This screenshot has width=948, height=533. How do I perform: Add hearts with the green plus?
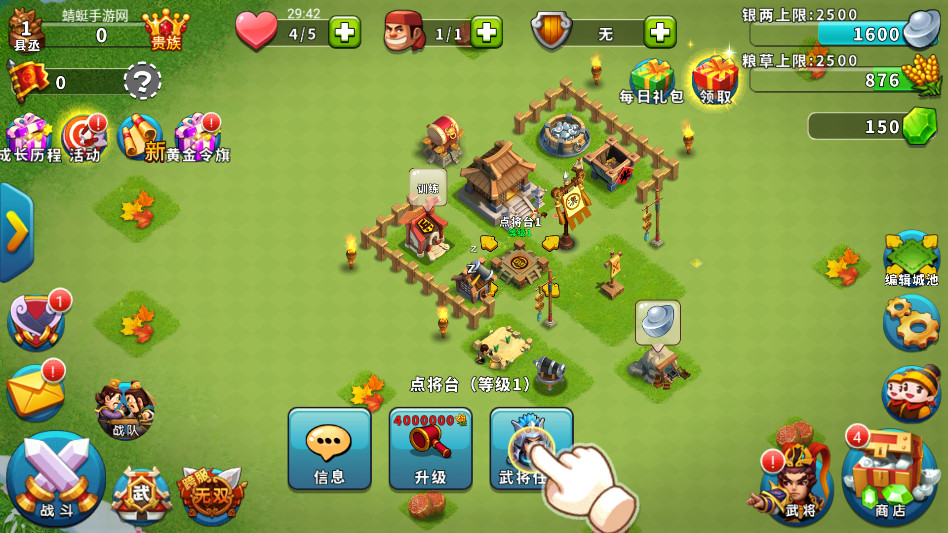(x=345, y=32)
